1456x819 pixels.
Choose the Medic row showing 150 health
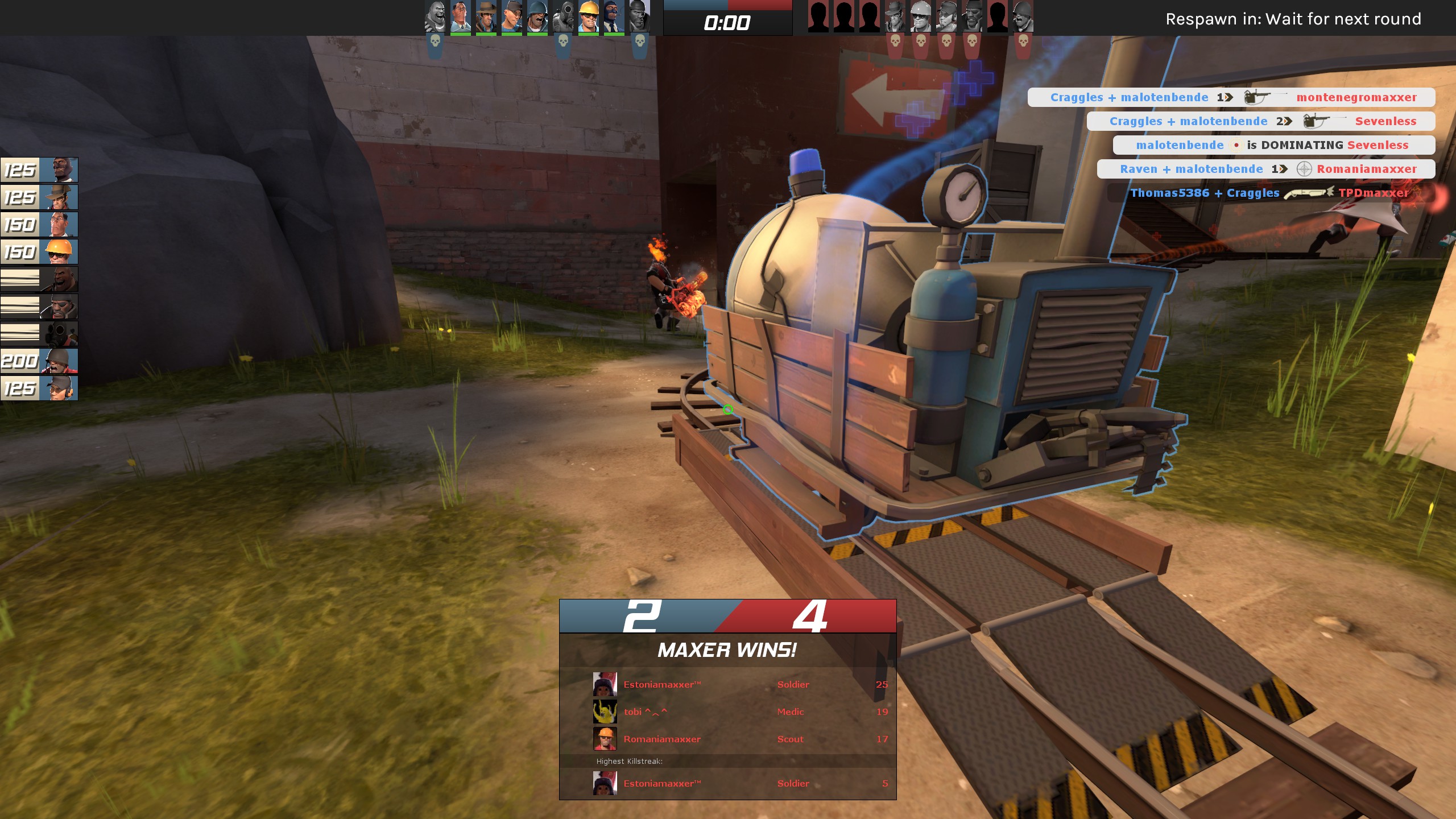(x=39, y=225)
